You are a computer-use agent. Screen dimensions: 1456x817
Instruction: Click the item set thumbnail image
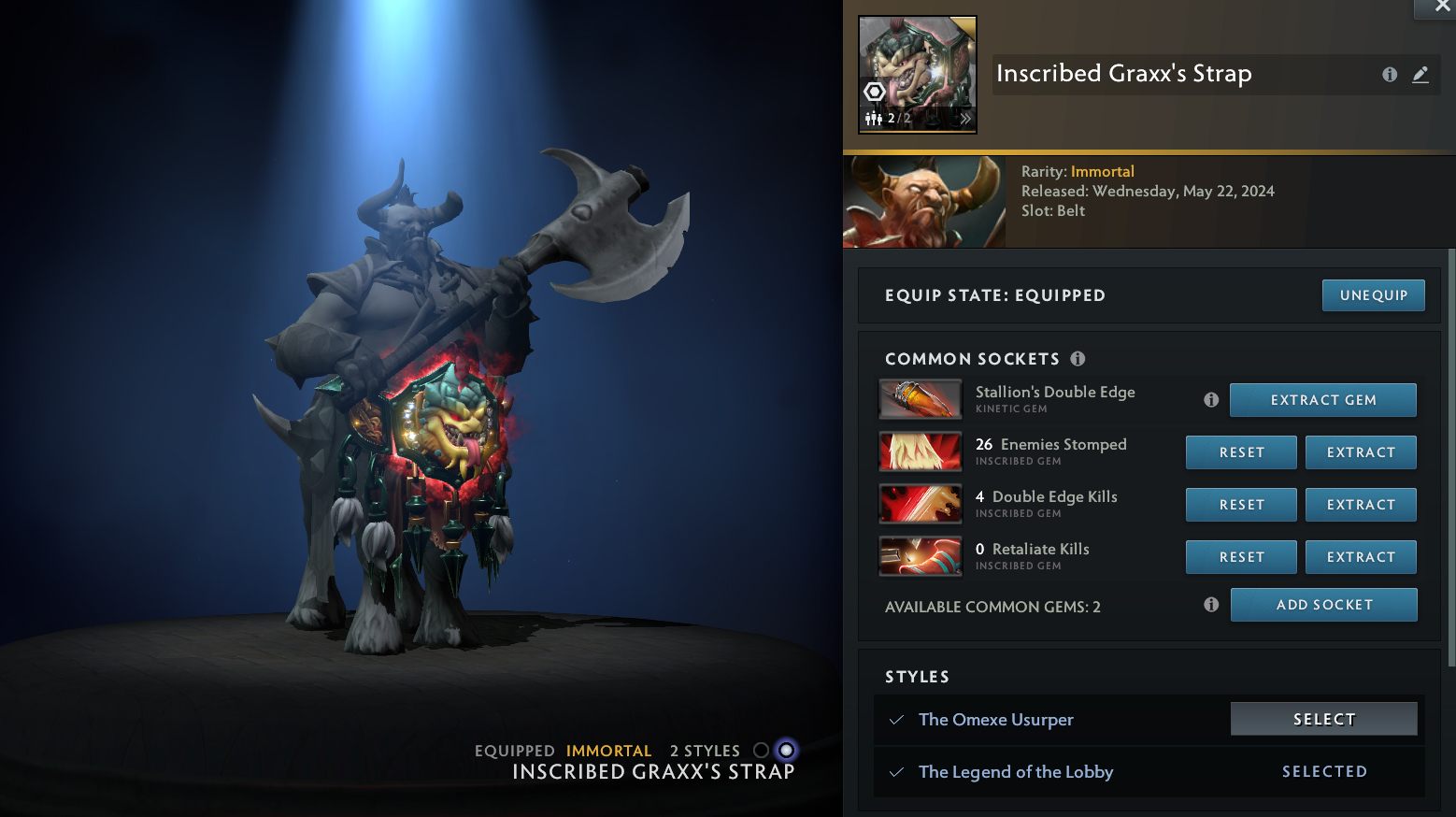coord(917,75)
